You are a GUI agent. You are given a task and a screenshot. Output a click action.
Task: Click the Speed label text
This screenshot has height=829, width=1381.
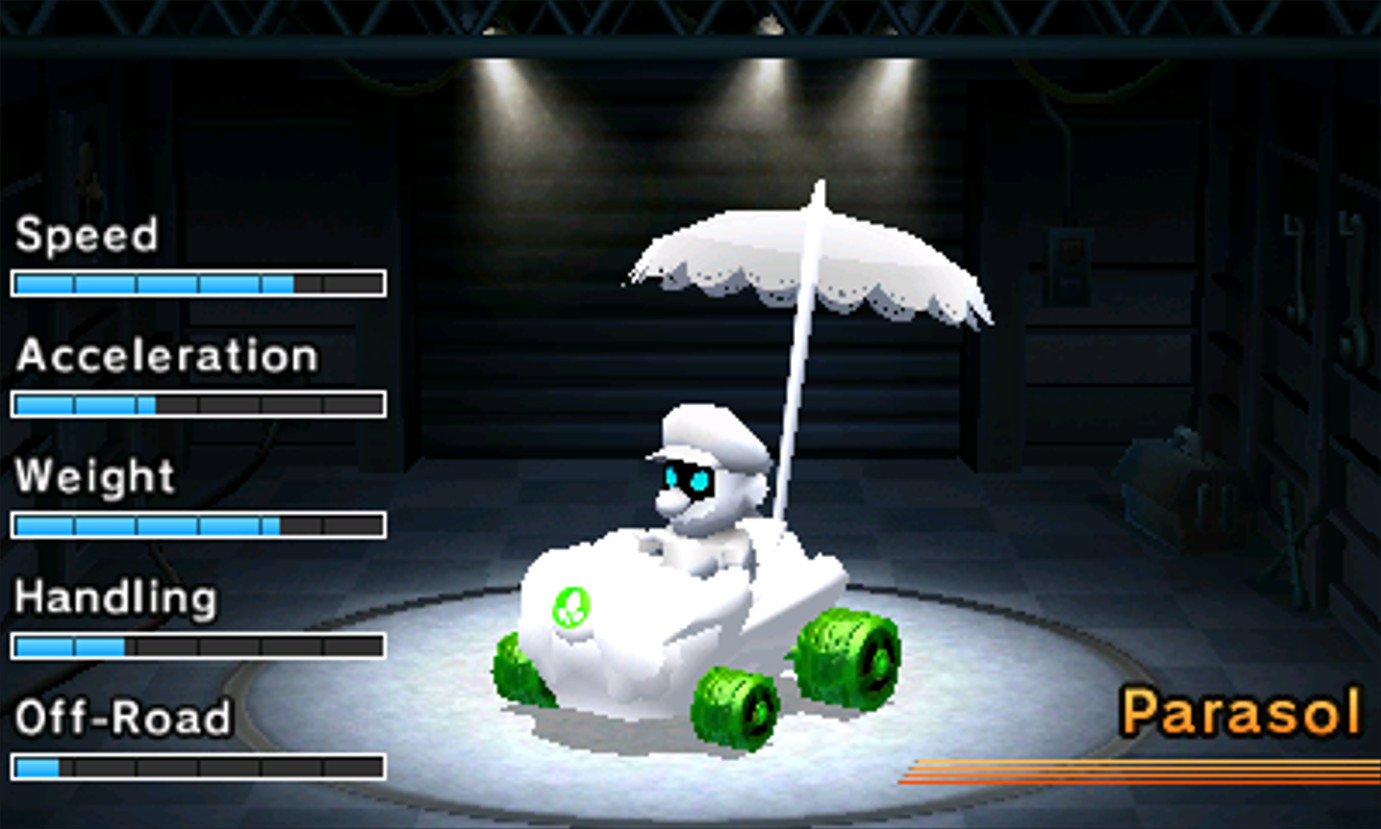pyautogui.click(x=87, y=235)
